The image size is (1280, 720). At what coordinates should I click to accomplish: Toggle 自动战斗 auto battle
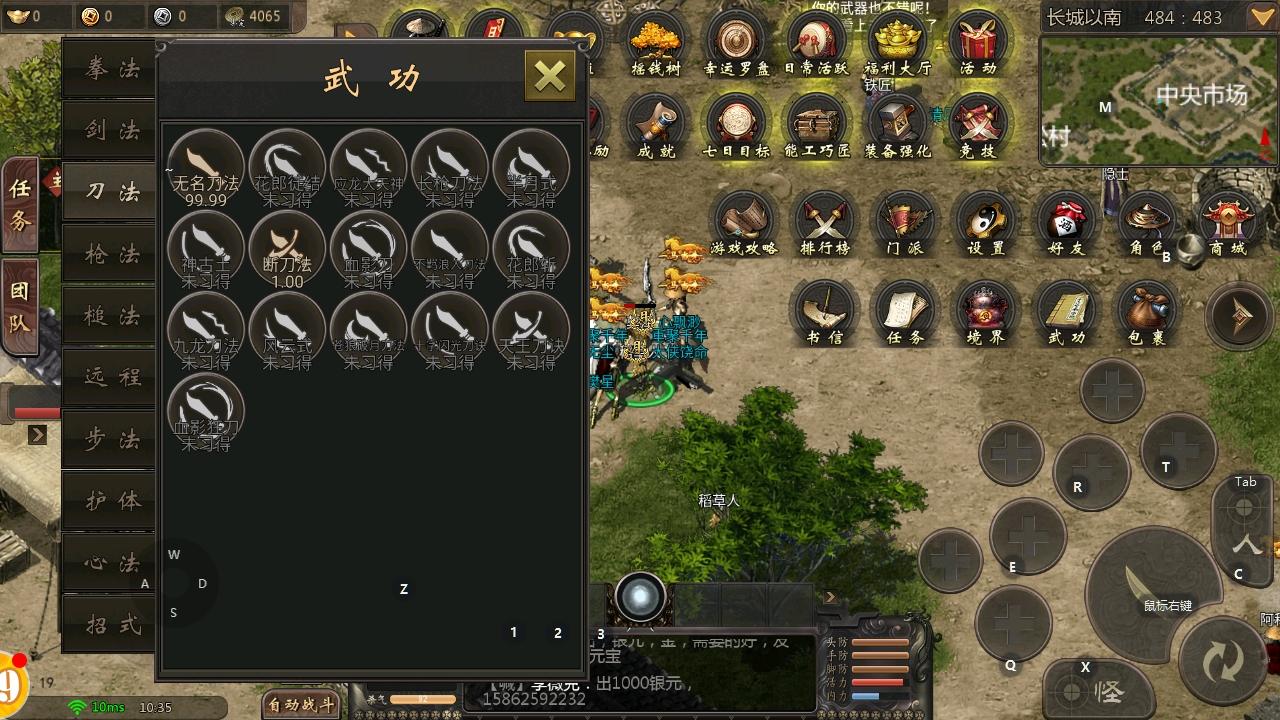pyautogui.click(x=301, y=705)
